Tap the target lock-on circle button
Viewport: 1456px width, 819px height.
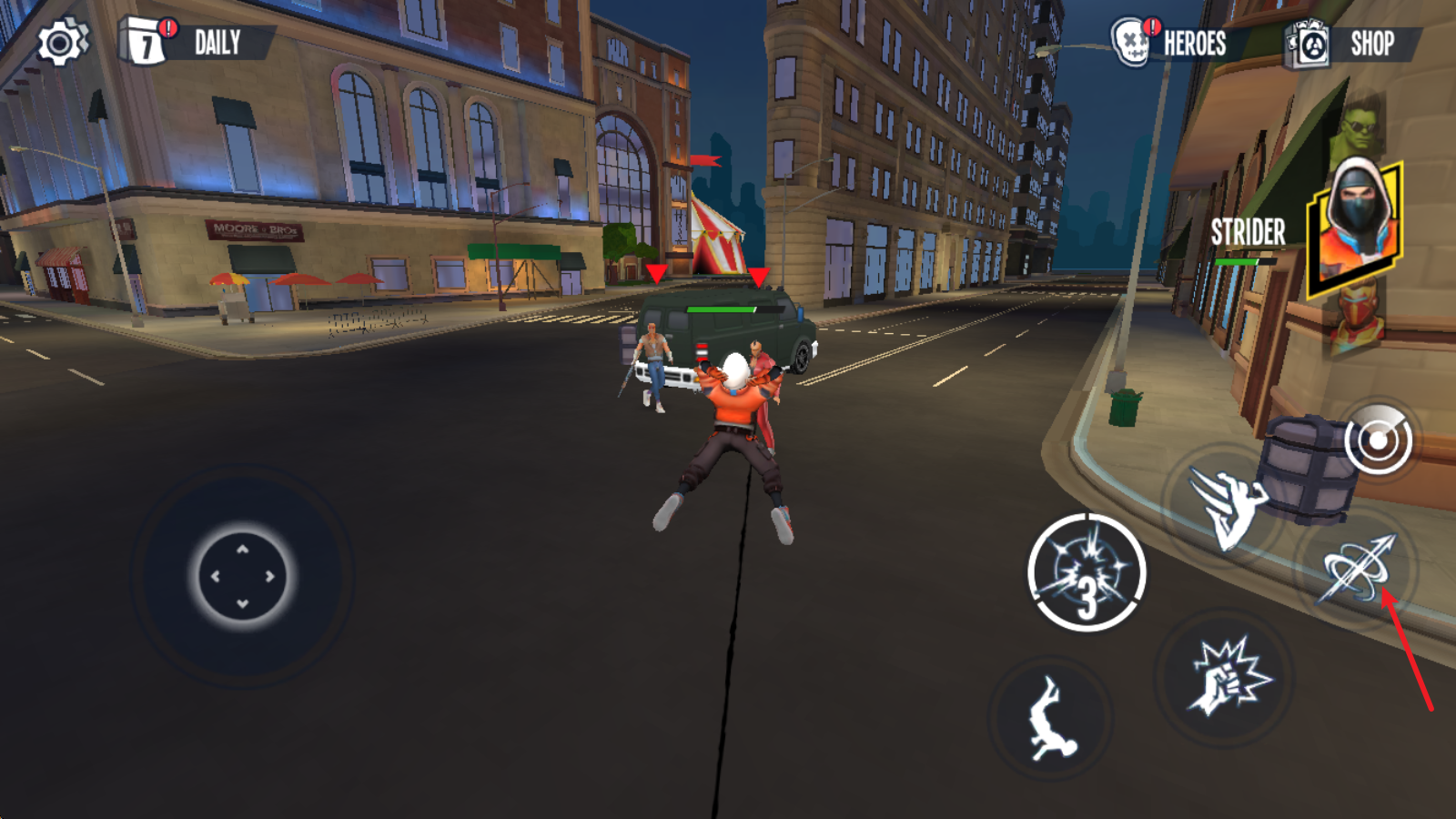pyautogui.click(x=1378, y=440)
